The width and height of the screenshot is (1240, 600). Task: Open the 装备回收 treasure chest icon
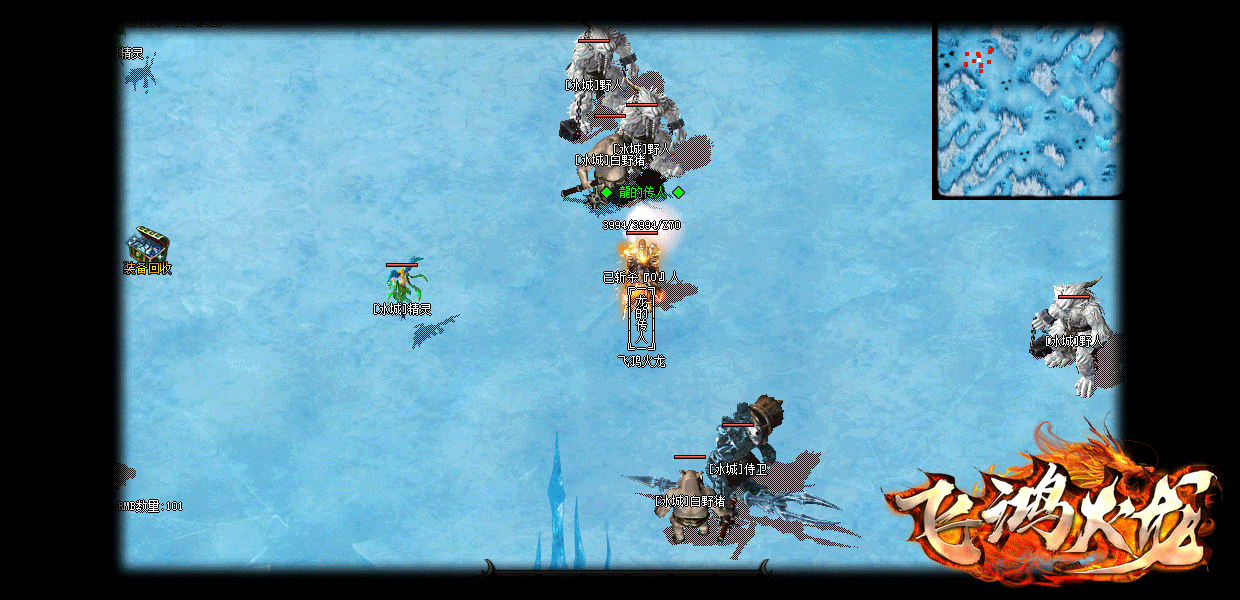147,245
